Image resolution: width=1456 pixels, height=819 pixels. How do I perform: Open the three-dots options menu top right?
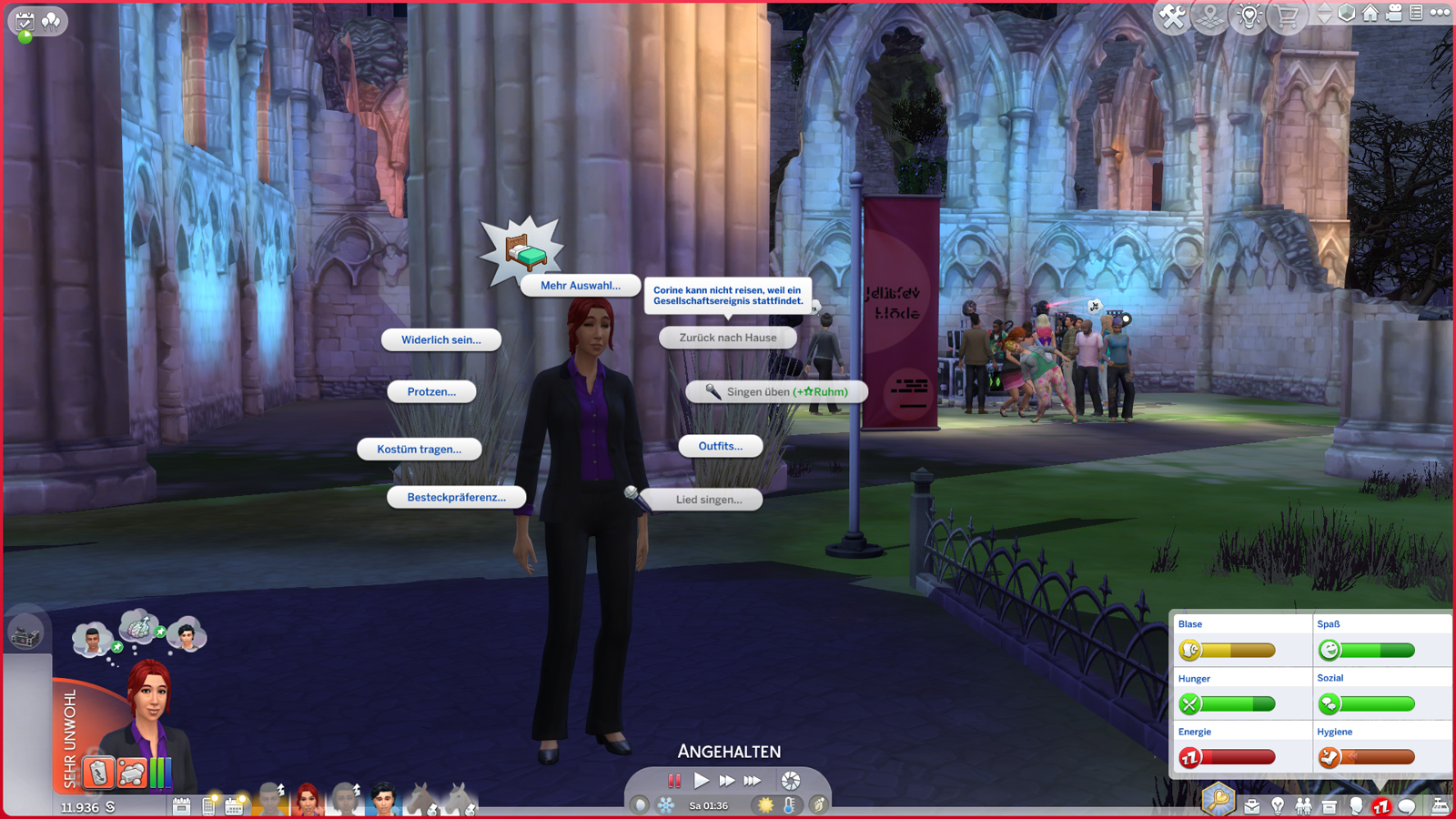click(1440, 14)
